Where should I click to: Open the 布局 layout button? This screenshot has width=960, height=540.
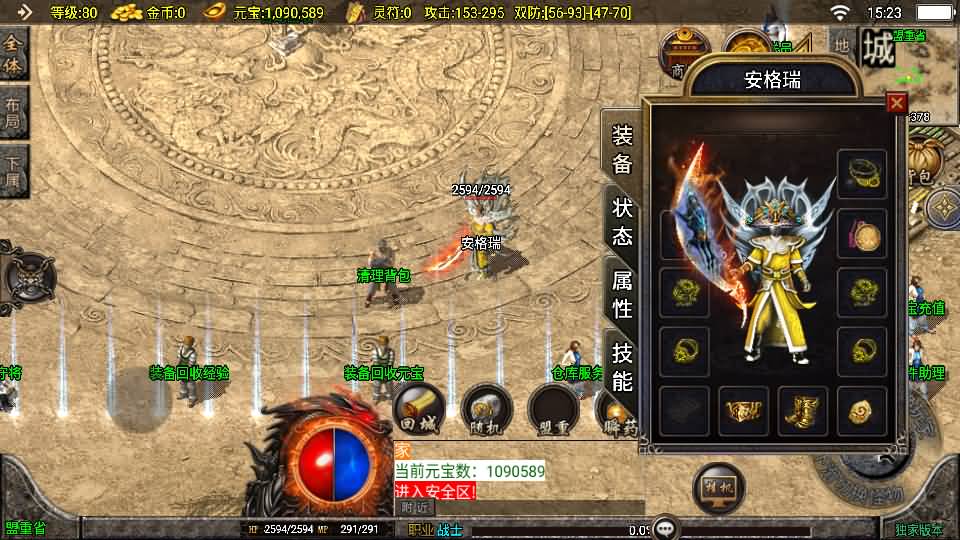[13, 115]
